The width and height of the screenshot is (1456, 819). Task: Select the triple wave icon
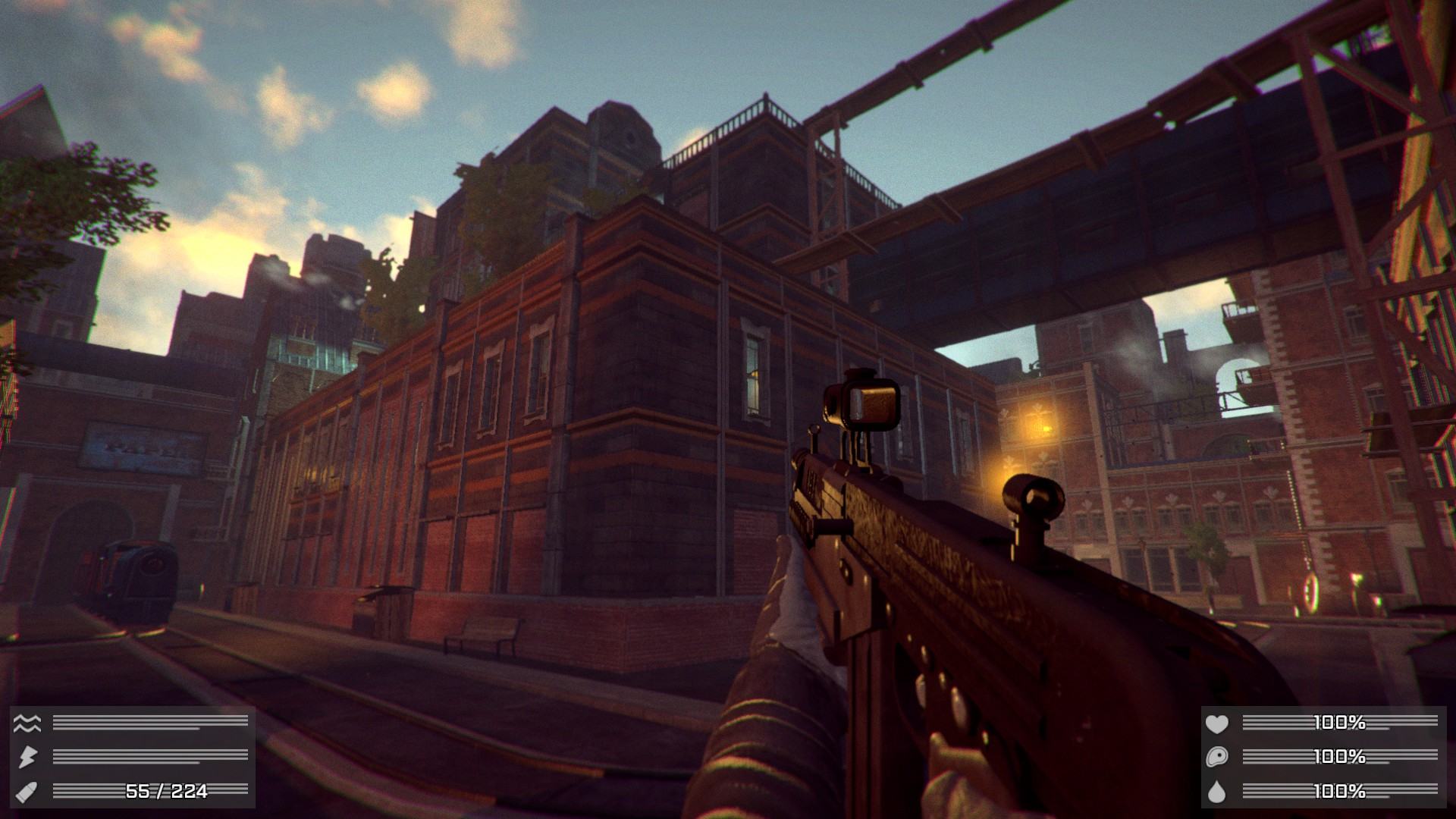[27, 723]
